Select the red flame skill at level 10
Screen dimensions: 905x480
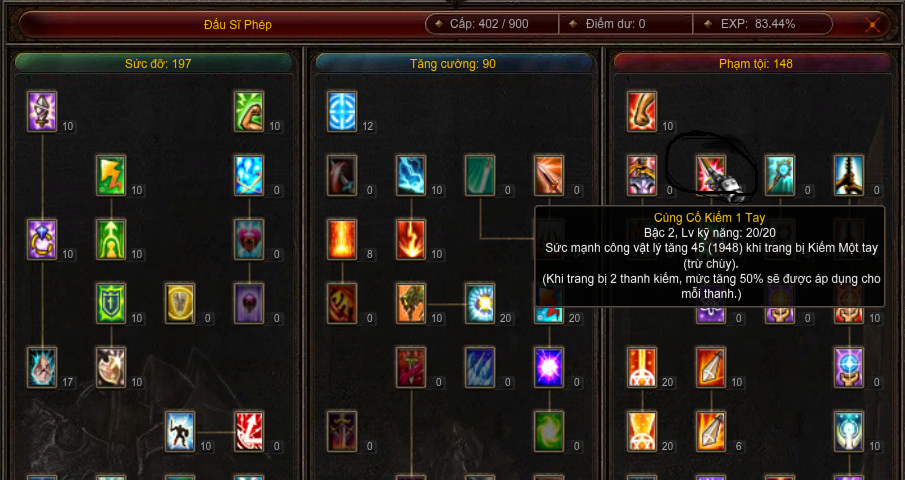[x=411, y=240]
